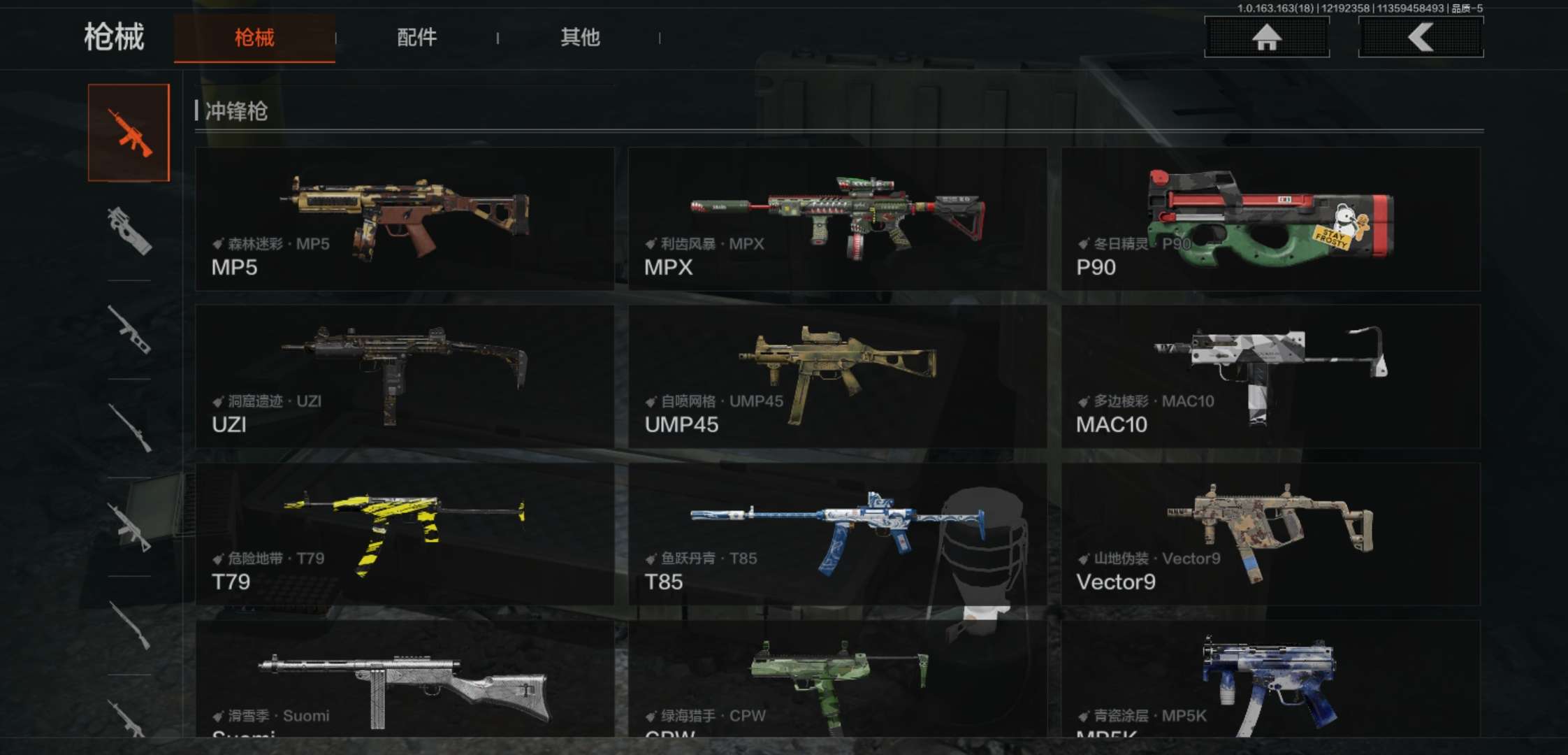Open the UMP45 weapon tile
This screenshot has height=755, width=1568.
click(837, 376)
